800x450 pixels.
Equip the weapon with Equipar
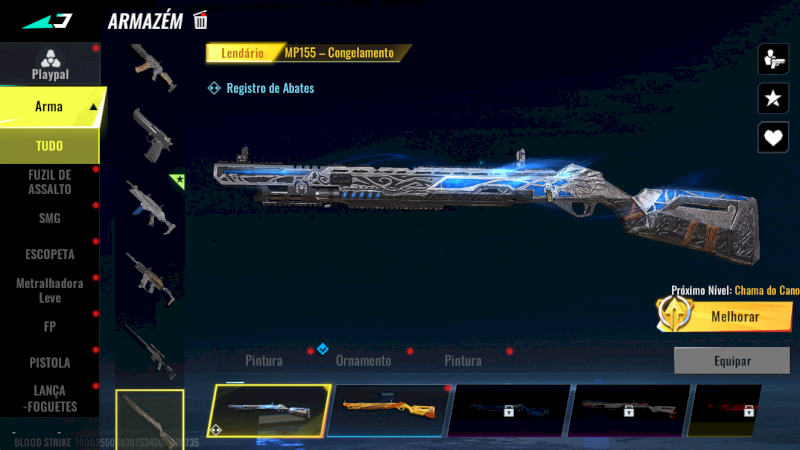click(731, 360)
